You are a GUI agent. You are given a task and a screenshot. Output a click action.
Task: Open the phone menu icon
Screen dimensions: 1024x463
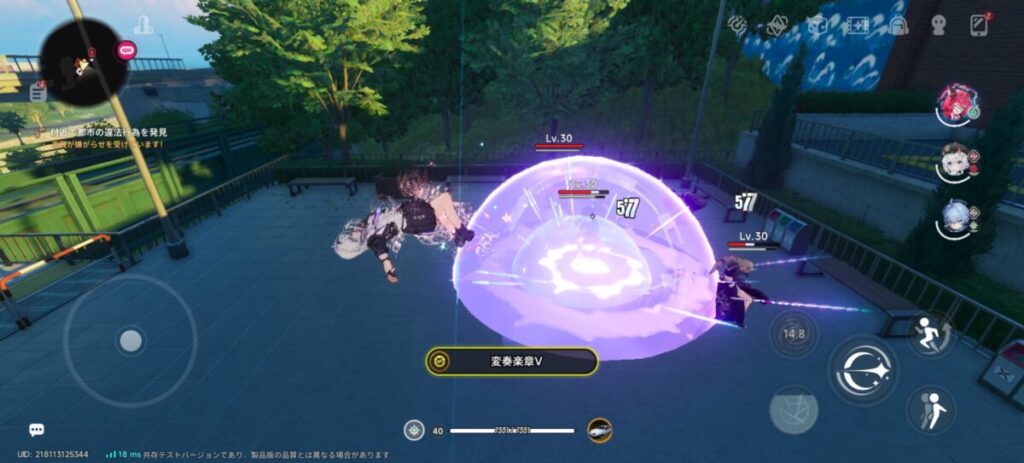979,26
